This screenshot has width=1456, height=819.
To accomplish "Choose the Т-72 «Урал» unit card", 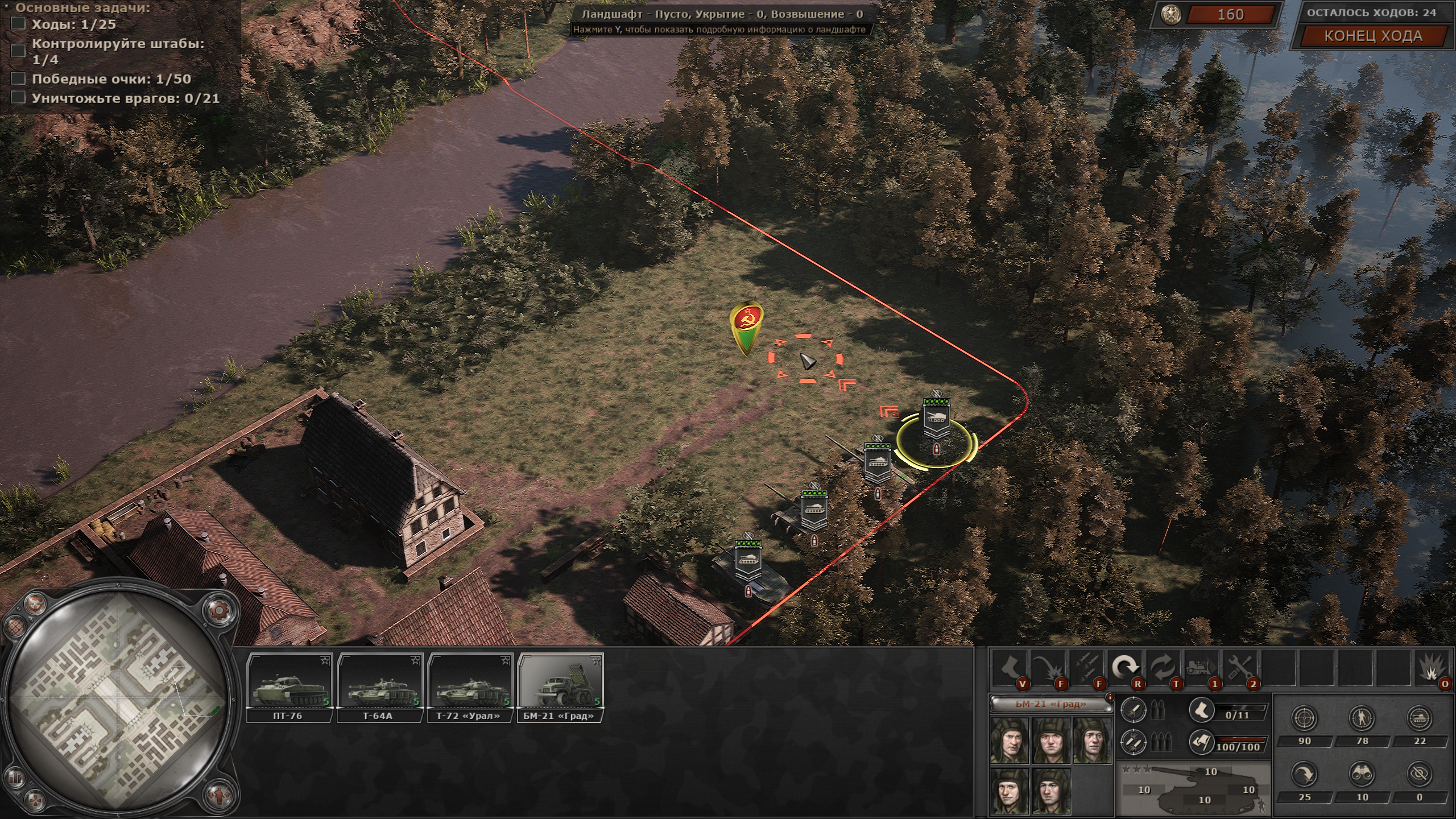I will tap(470, 687).
